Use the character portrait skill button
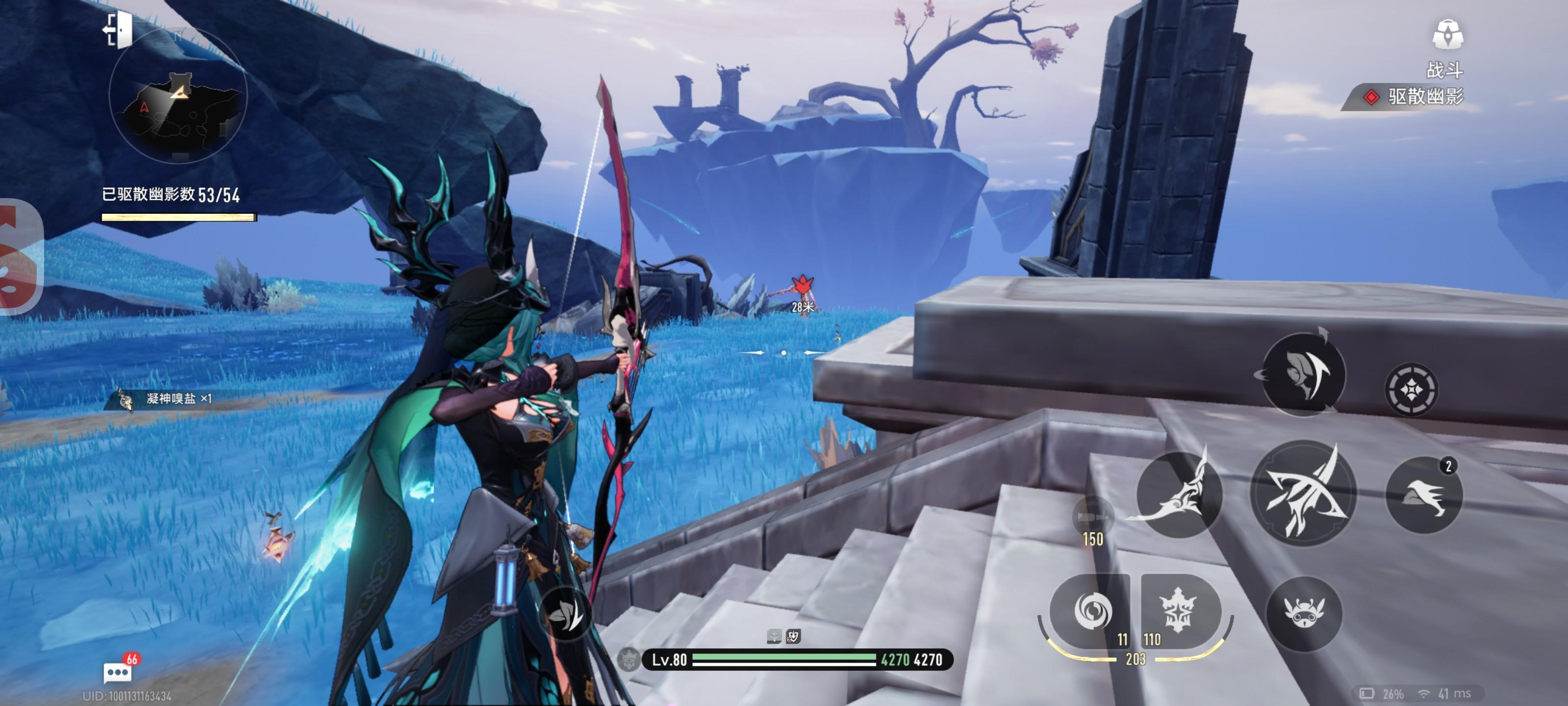Screen dimensions: 1568x706 tap(1302, 374)
